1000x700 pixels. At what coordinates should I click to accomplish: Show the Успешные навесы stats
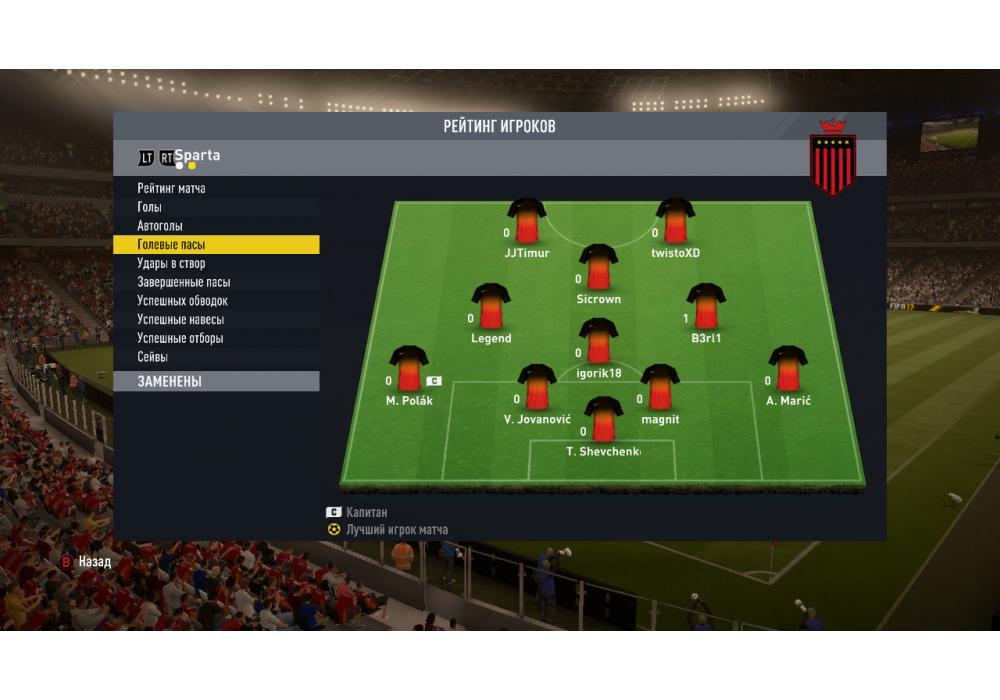pyautogui.click(x=180, y=320)
